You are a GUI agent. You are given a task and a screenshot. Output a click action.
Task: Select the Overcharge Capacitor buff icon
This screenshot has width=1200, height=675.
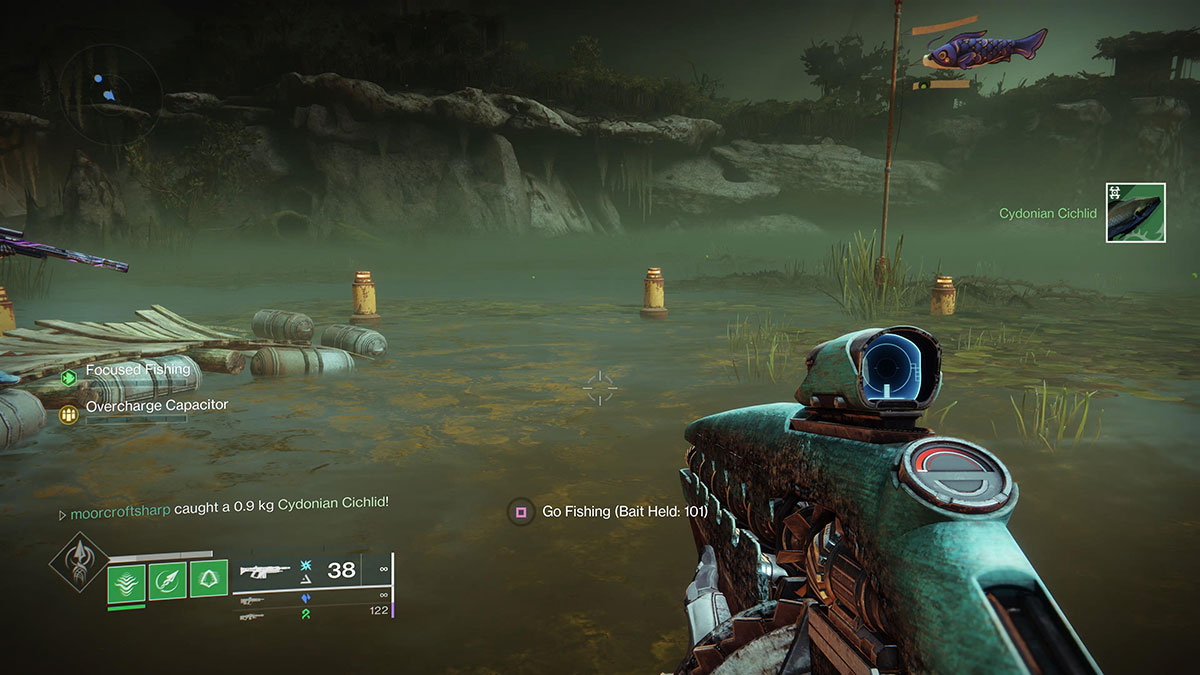coord(69,412)
